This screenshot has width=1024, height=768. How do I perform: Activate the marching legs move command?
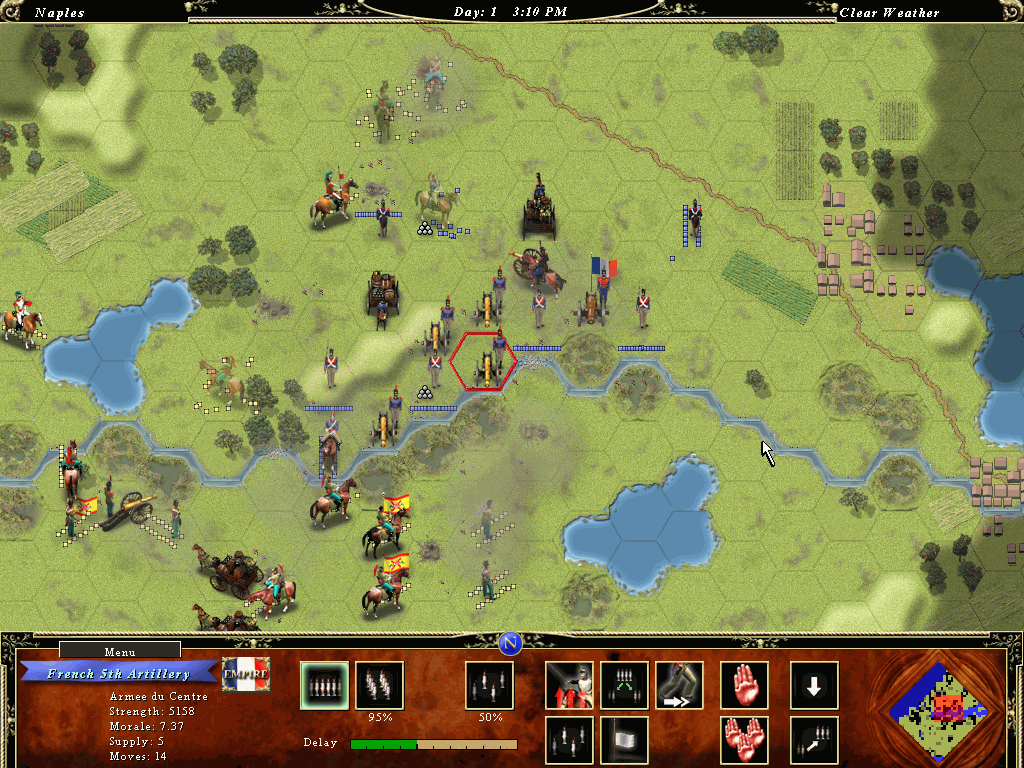[680, 686]
